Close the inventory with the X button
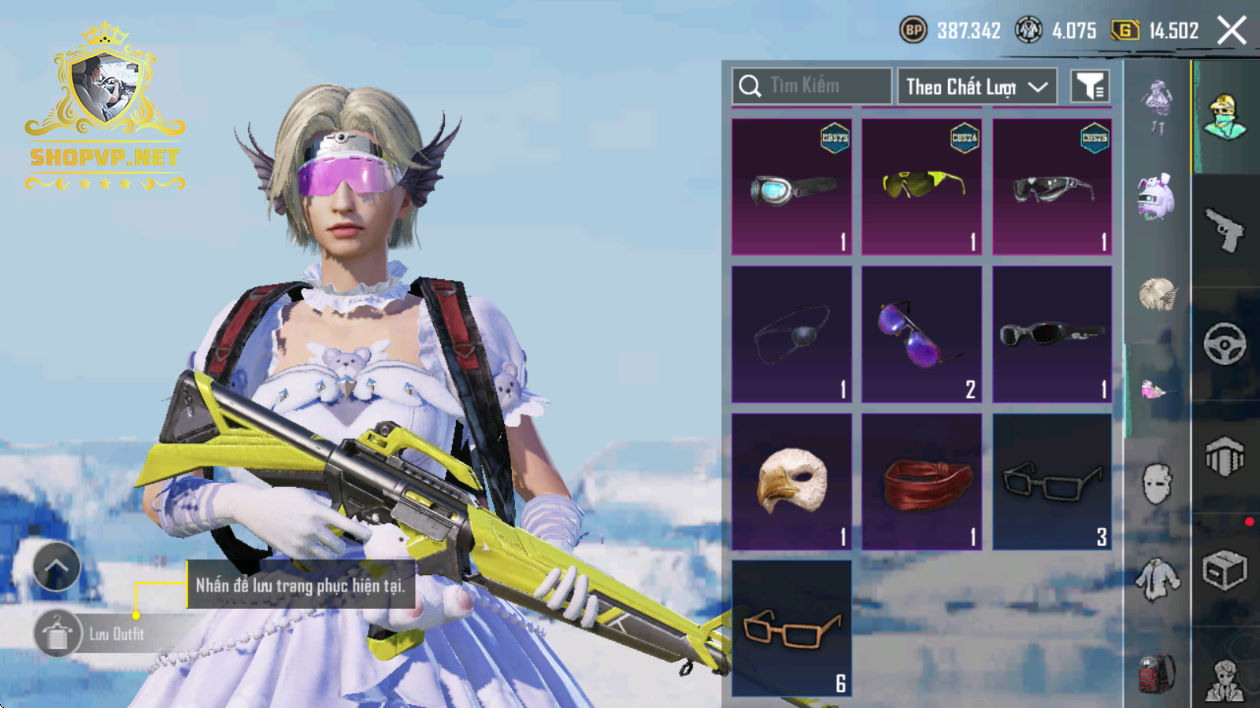The height and width of the screenshot is (708, 1260). point(1232,31)
